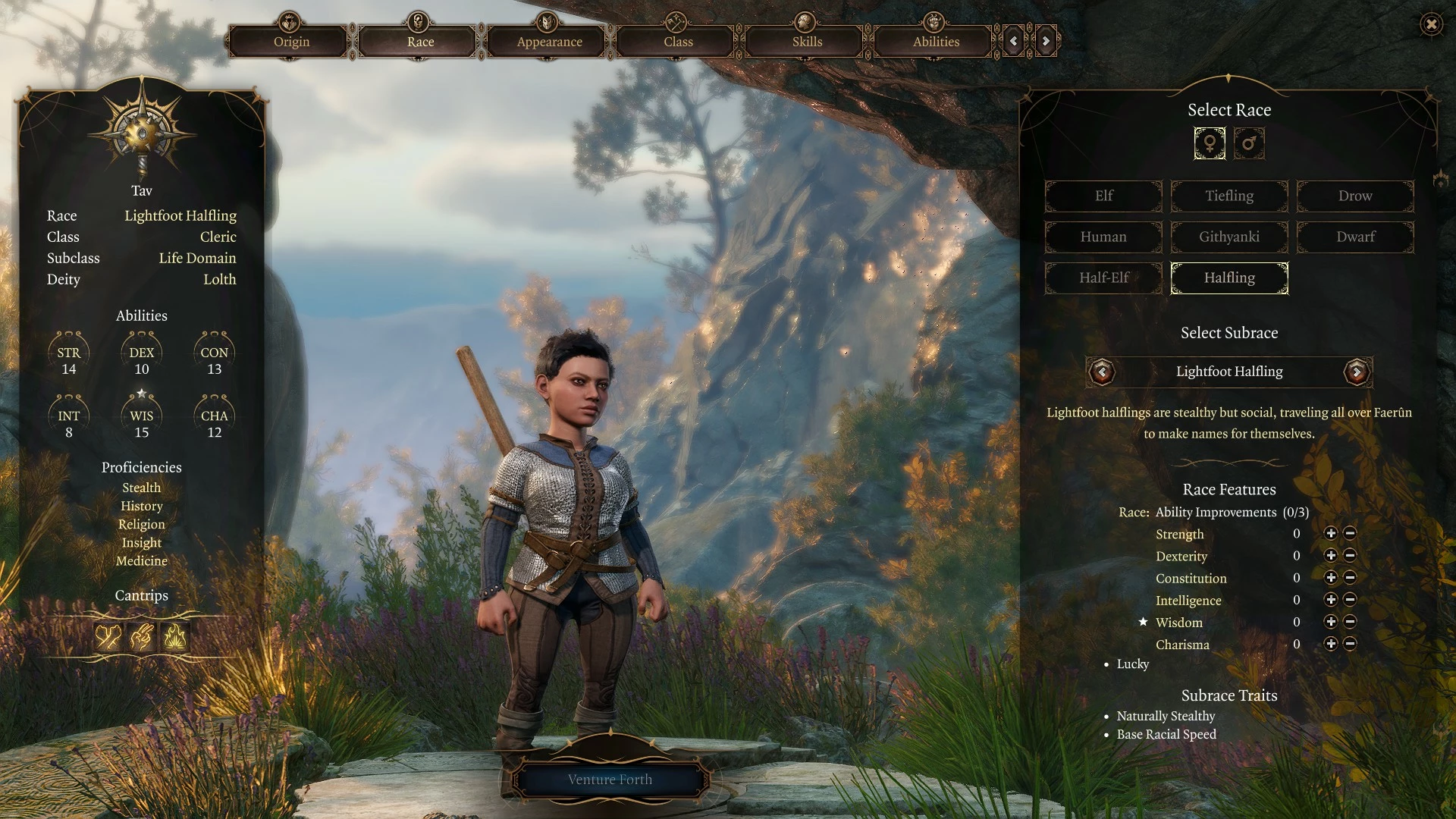
Task: Add a point to Strength
Action: (1330, 534)
